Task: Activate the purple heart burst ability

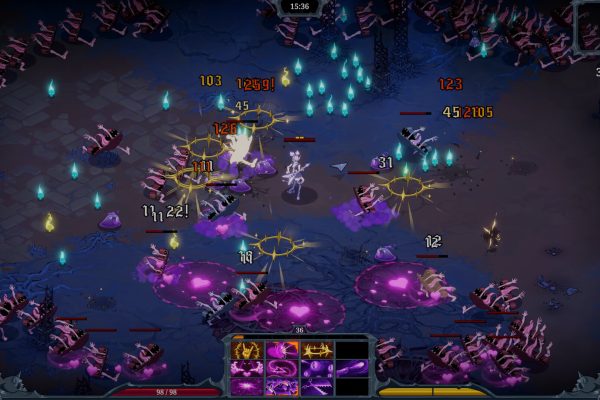Action: tap(282, 350)
